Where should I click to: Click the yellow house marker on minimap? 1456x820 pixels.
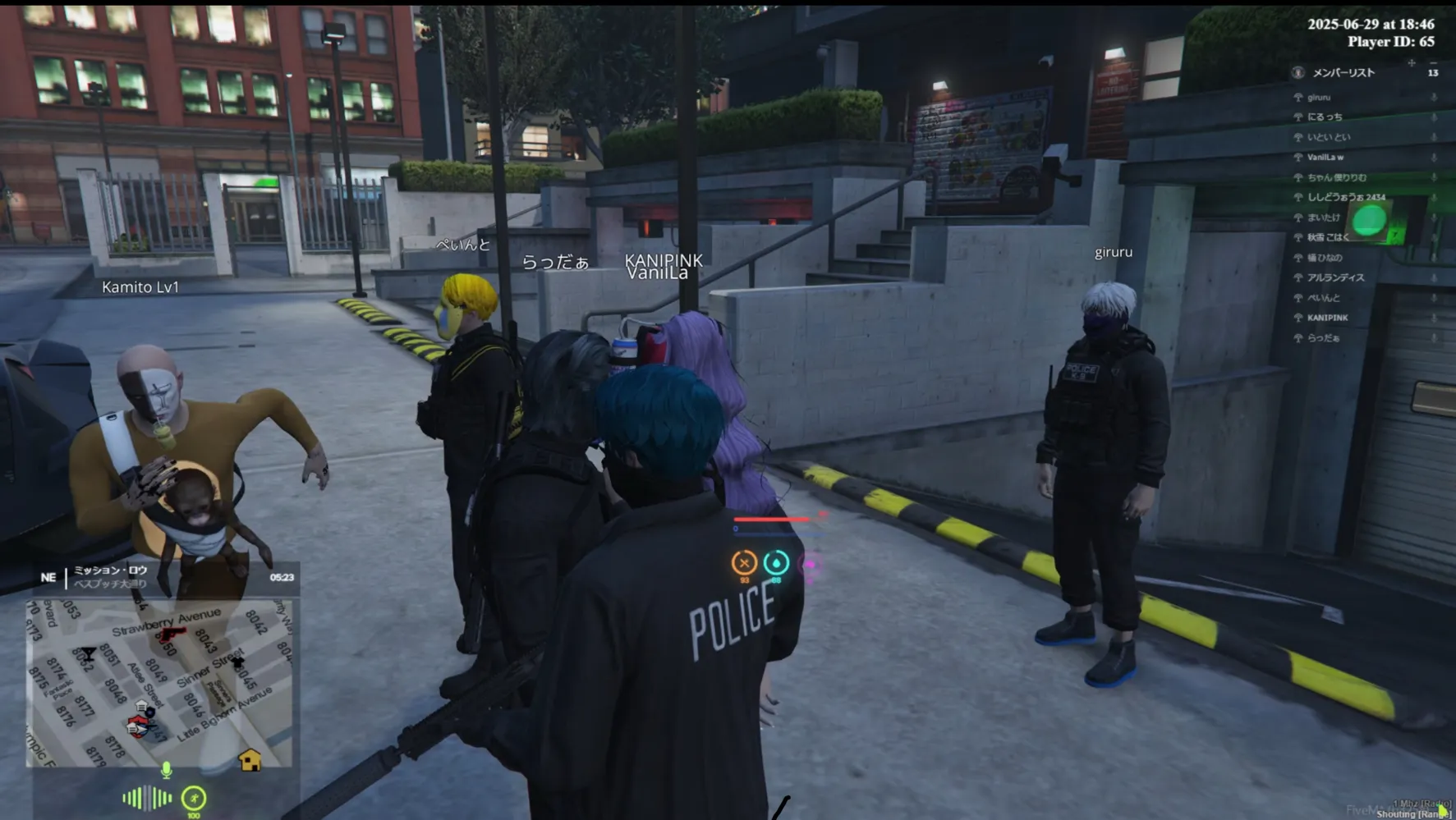tap(250, 760)
